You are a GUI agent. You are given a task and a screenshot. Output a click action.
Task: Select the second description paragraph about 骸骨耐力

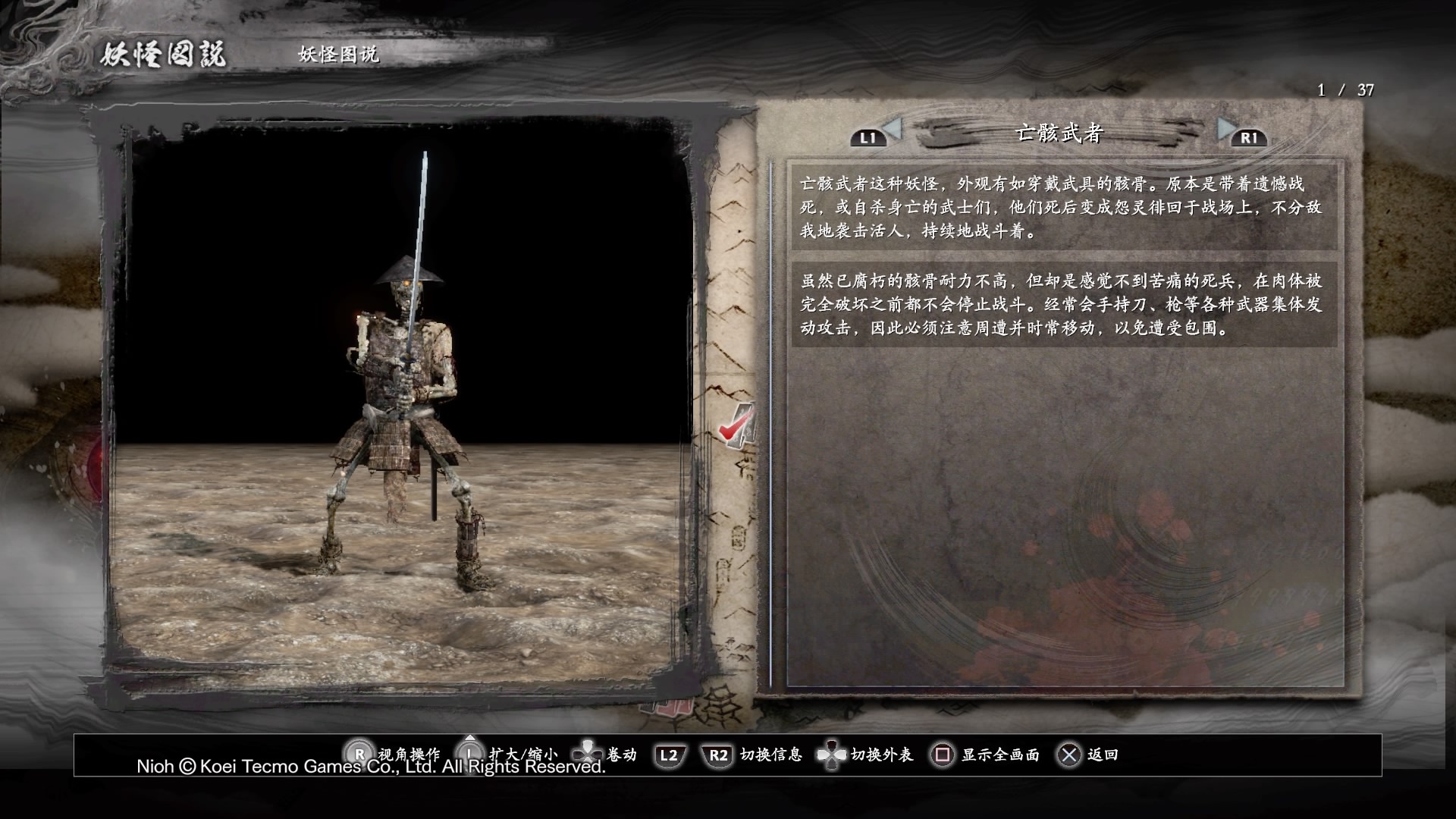click(x=1062, y=304)
